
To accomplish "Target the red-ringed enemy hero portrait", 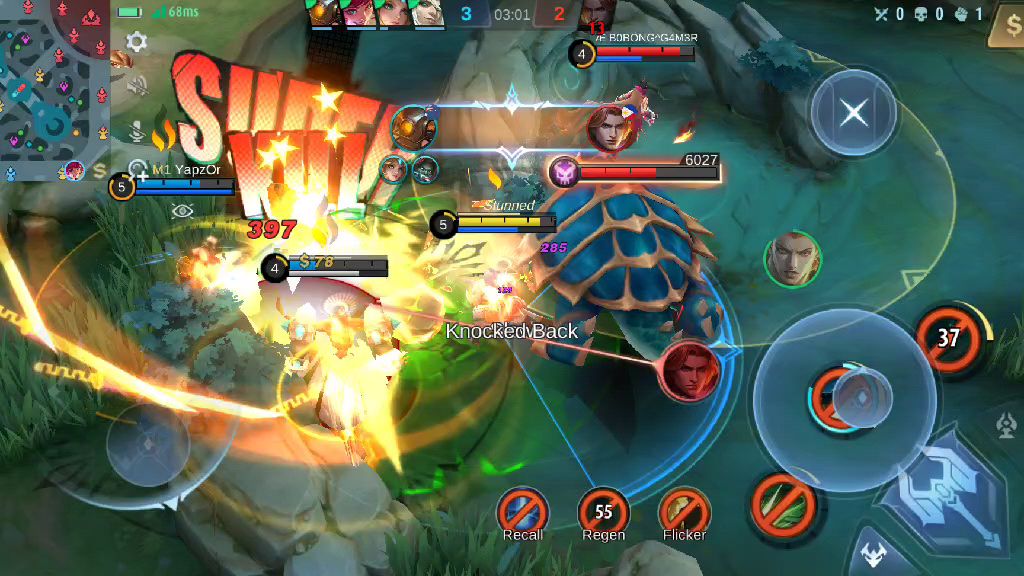I will coord(689,372).
